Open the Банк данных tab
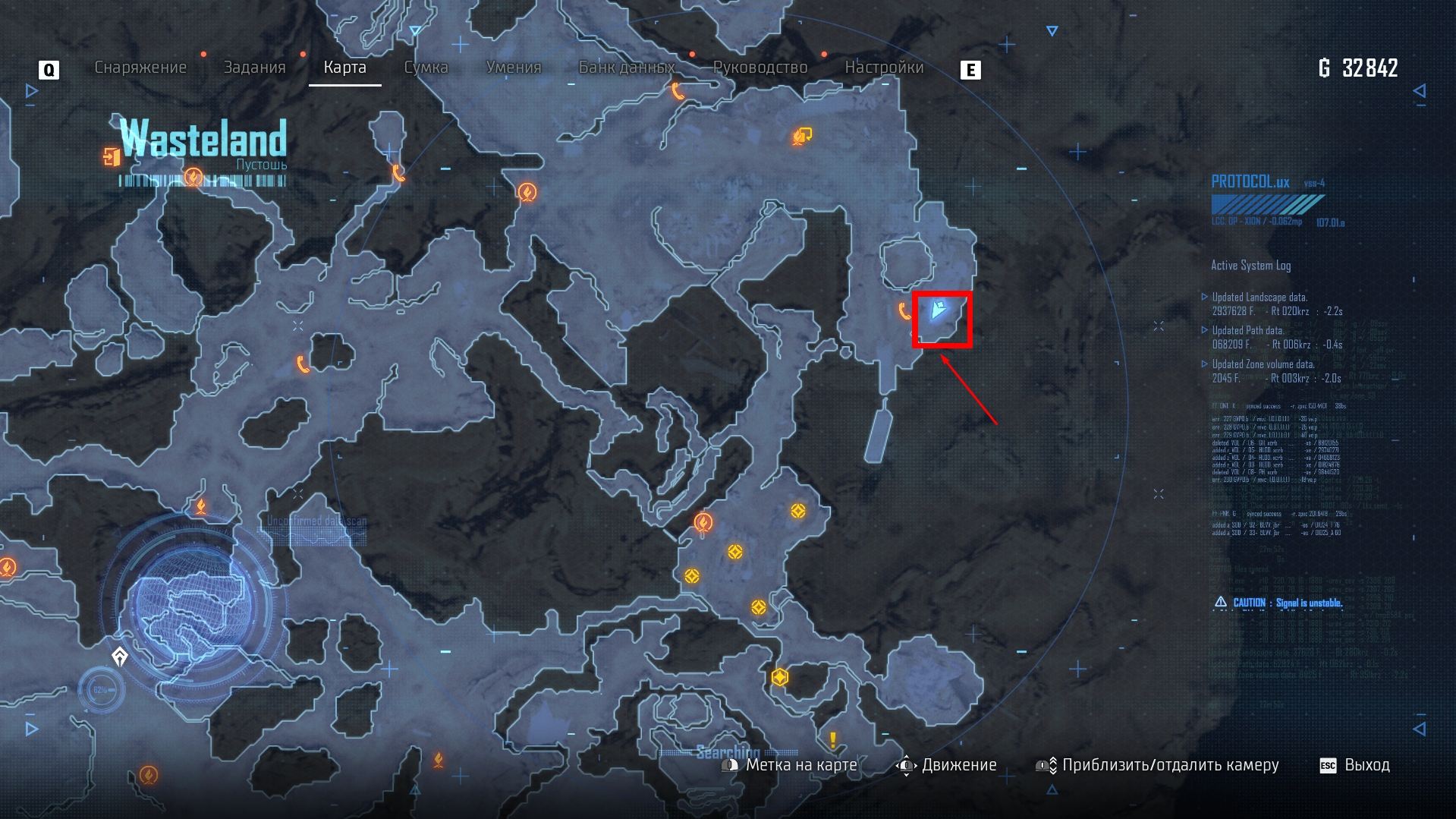The height and width of the screenshot is (819, 1456). tap(627, 68)
